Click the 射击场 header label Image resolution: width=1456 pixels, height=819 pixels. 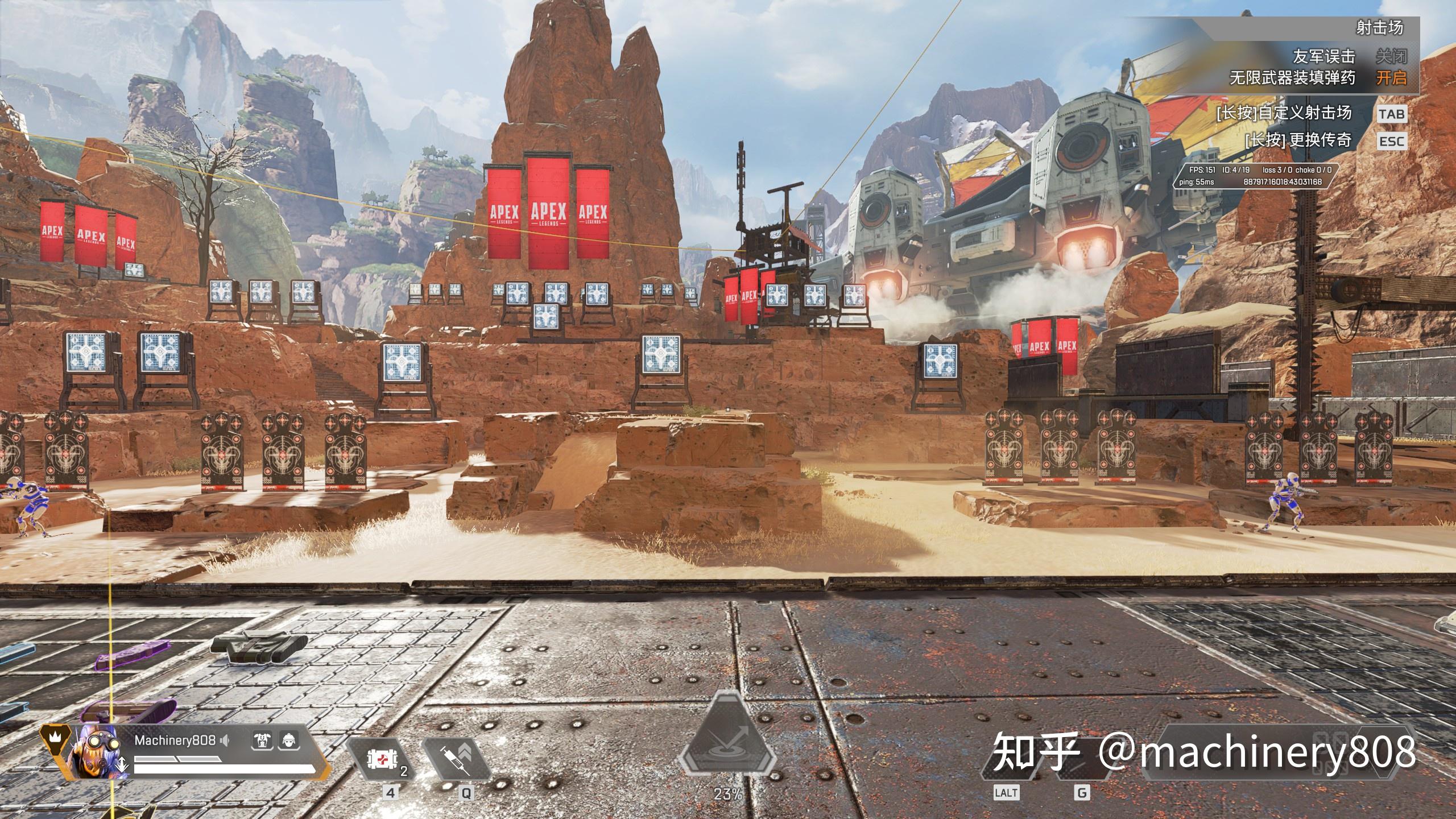(1399, 29)
